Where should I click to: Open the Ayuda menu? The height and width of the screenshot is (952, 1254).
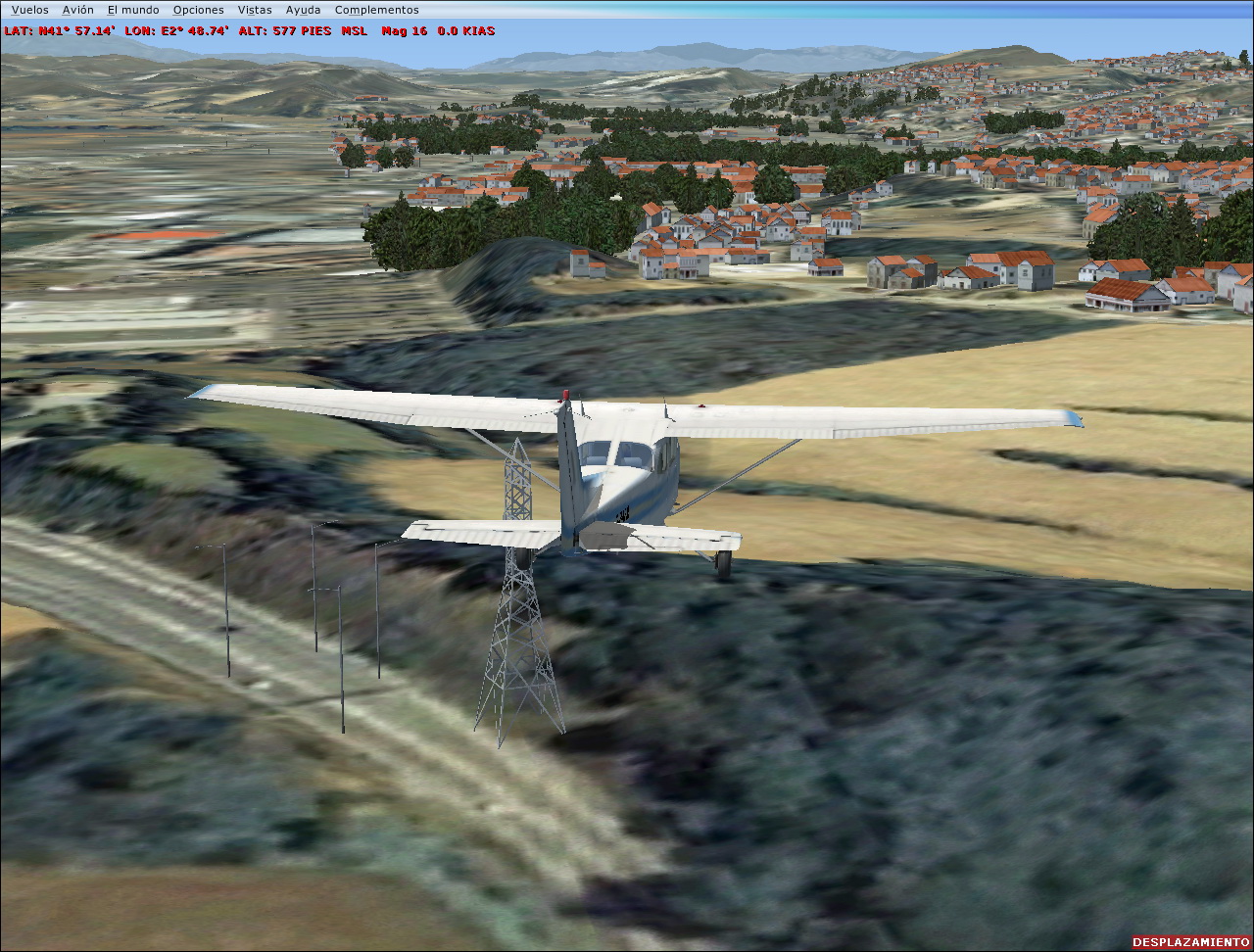point(303,10)
